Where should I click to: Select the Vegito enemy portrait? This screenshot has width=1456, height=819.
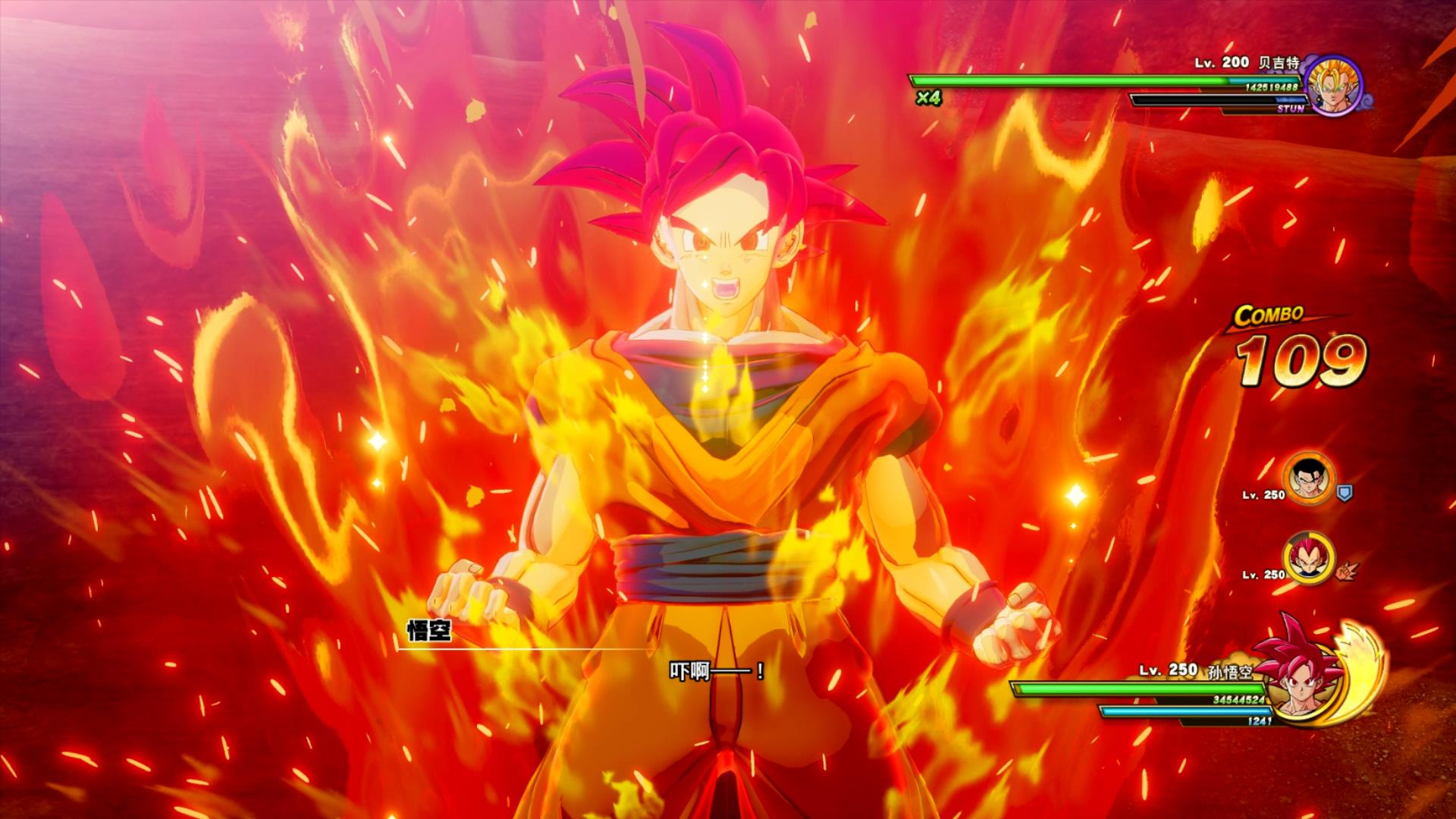pyautogui.click(x=1335, y=85)
